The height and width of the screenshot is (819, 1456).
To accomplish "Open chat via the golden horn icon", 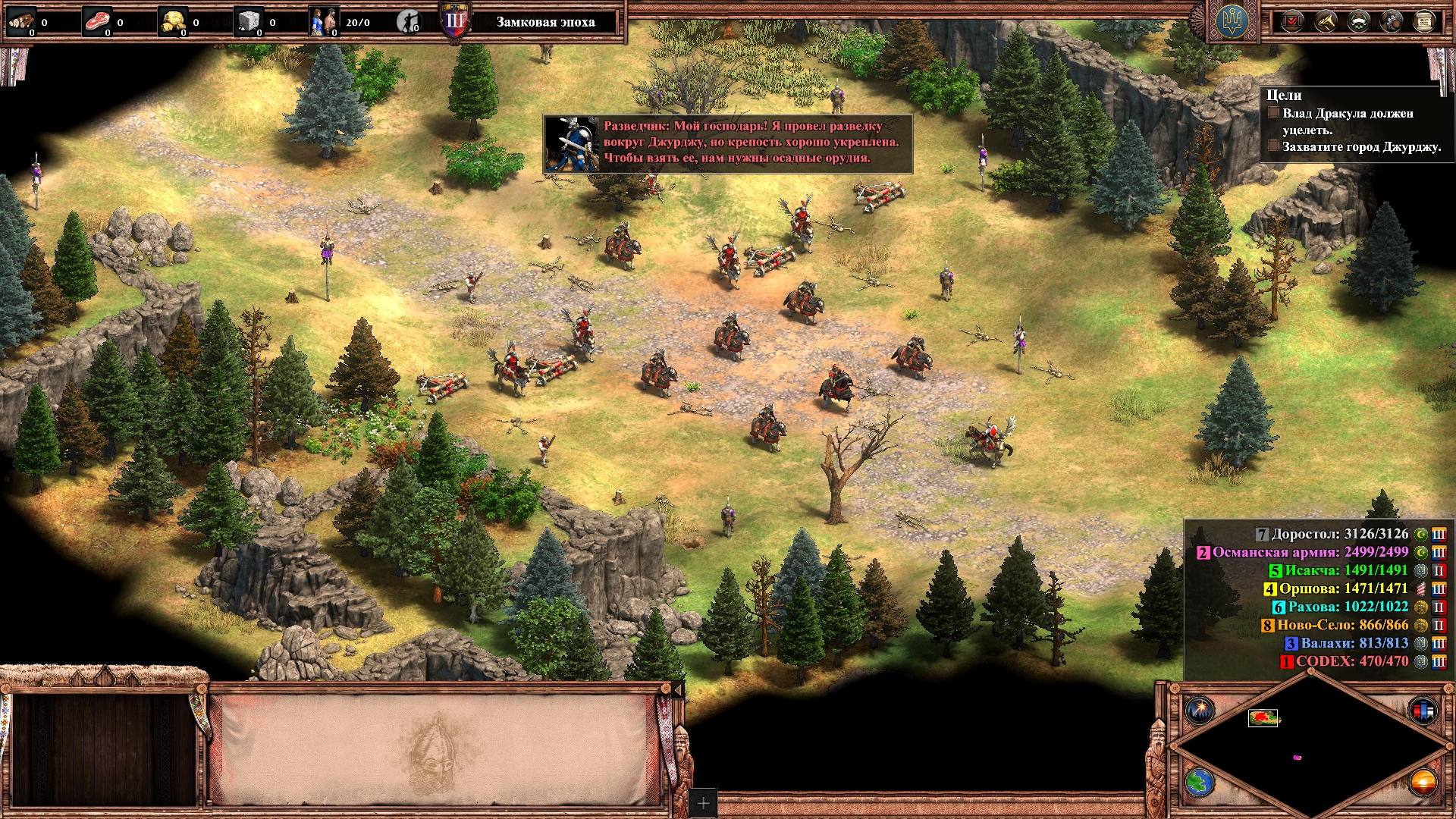I will pyautogui.click(x=1325, y=21).
